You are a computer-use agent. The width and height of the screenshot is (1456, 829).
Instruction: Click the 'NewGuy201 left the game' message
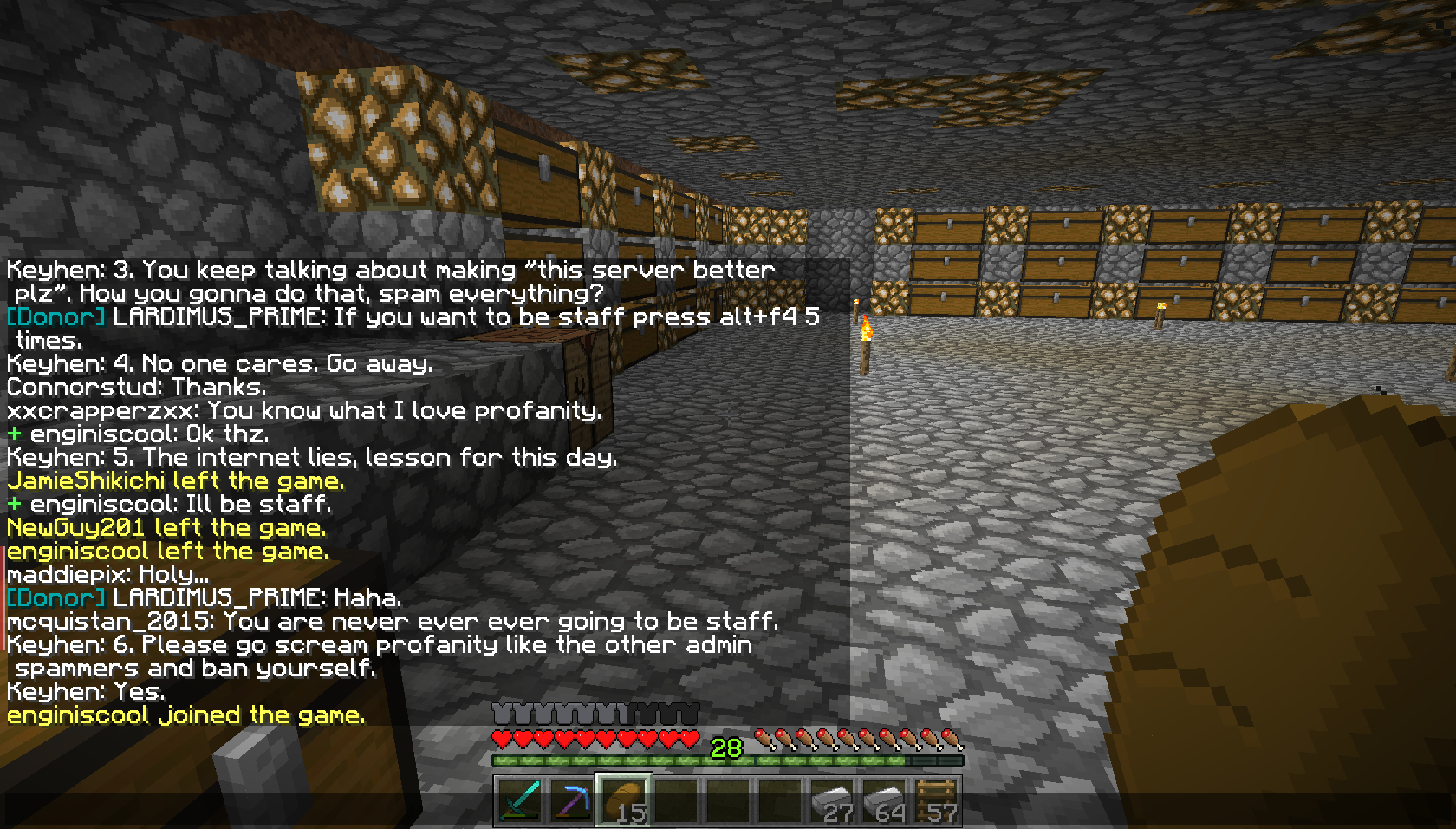pos(166,527)
